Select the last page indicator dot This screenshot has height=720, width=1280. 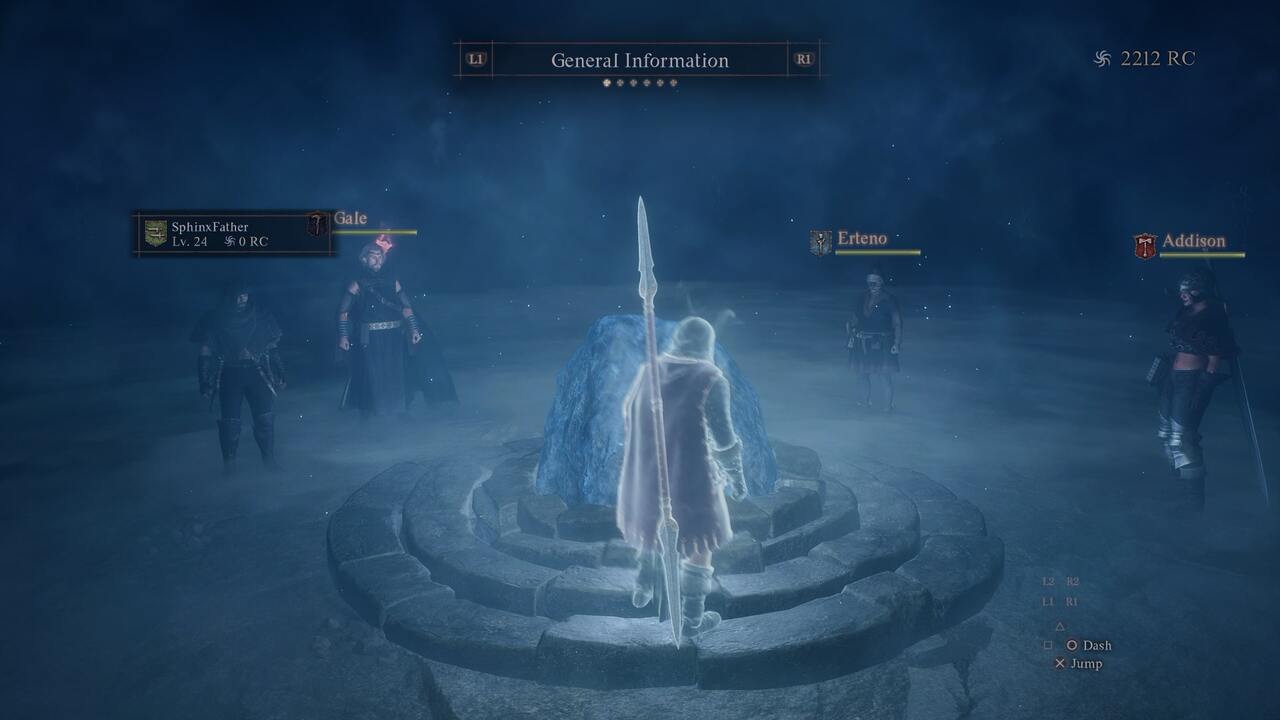pyautogui.click(x=673, y=81)
